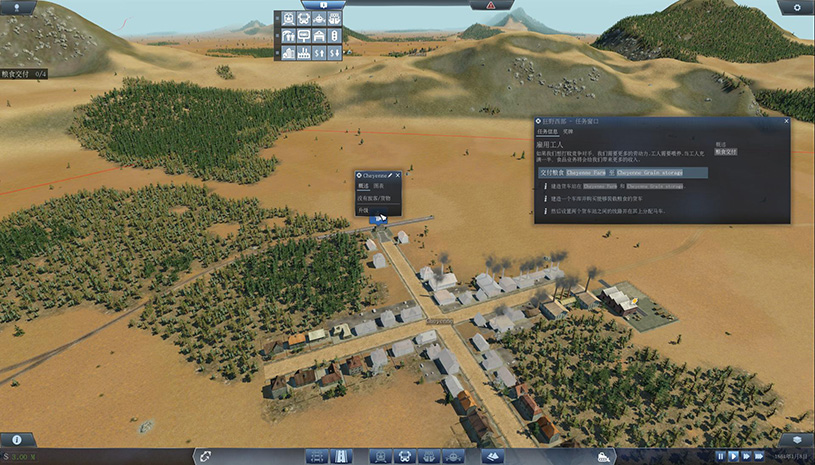Click the 升级 upgrade button
This screenshot has height=465, width=815.
pyautogui.click(x=364, y=210)
